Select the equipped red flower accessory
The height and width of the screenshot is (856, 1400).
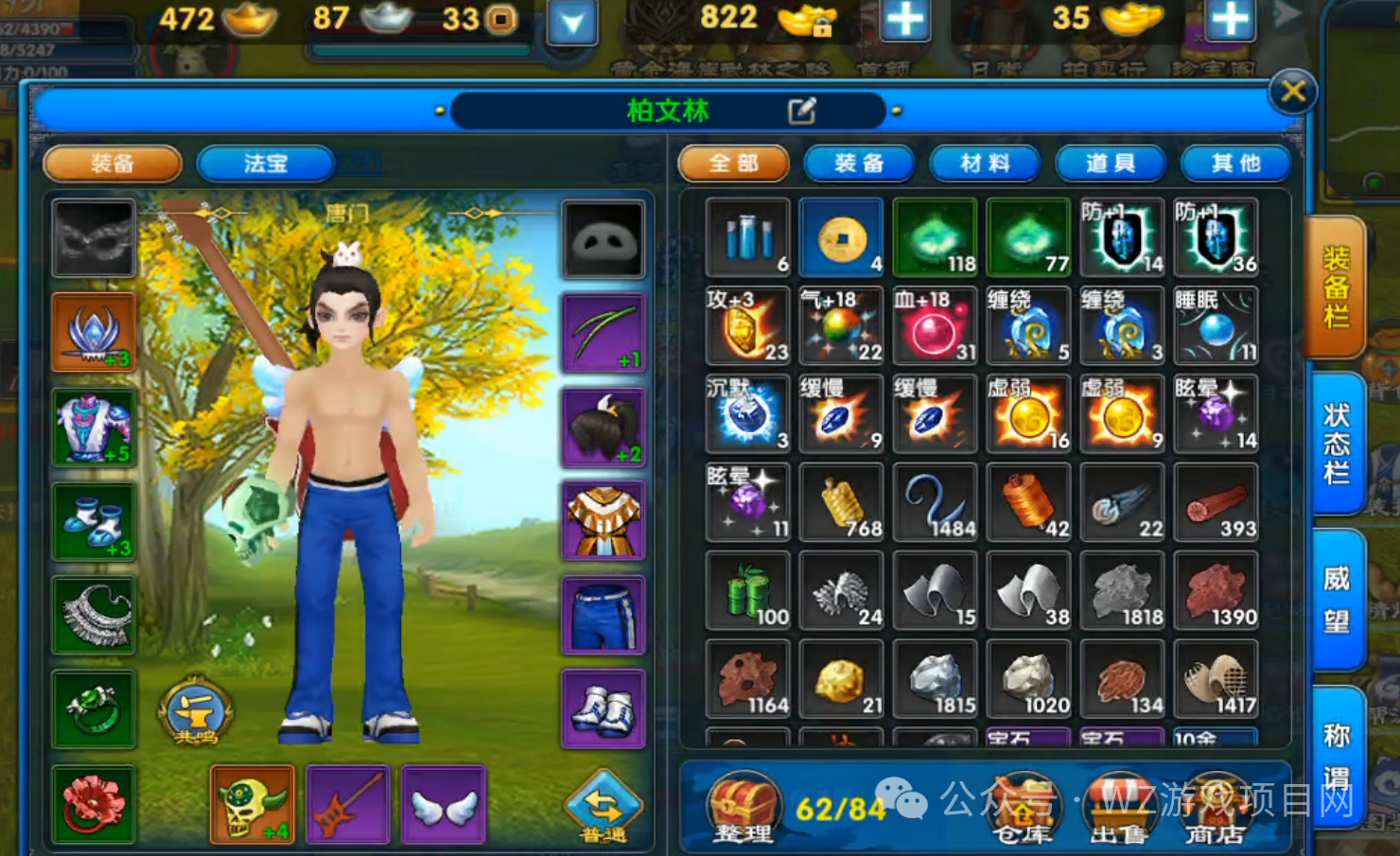click(94, 803)
